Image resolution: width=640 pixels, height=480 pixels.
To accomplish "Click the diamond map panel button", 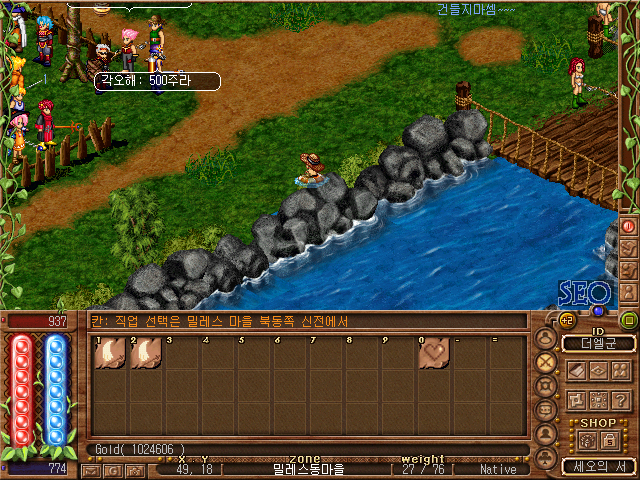I will click(x=598, y=370).
